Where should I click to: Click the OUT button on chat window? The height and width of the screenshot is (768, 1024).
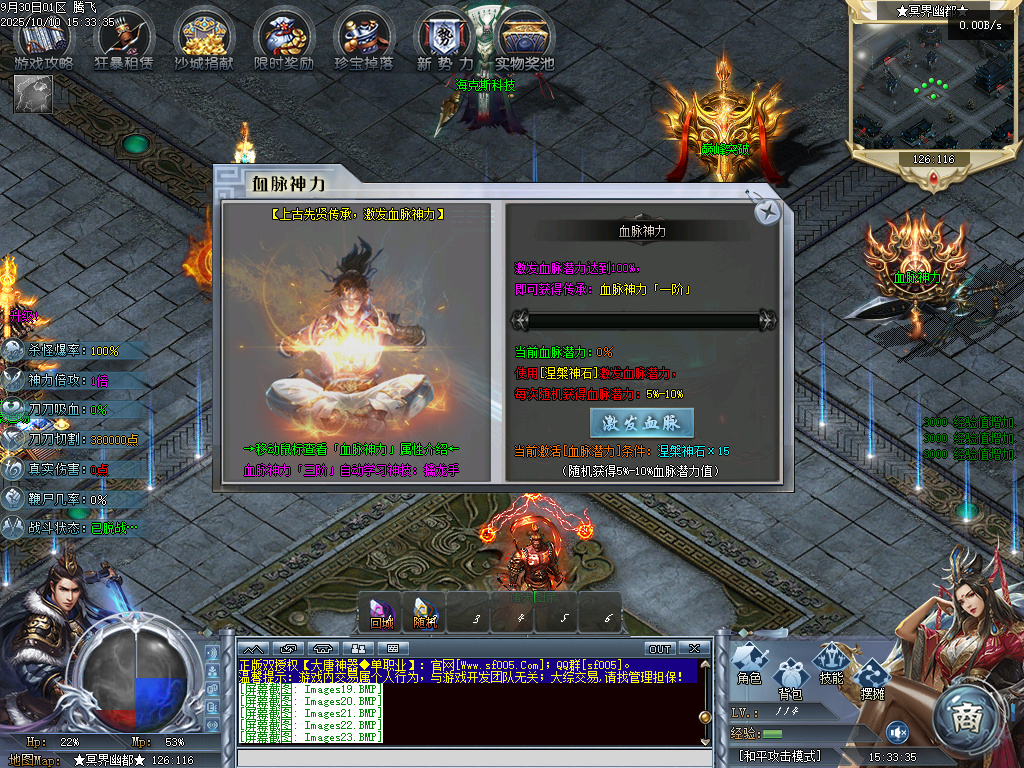(660, 649)
